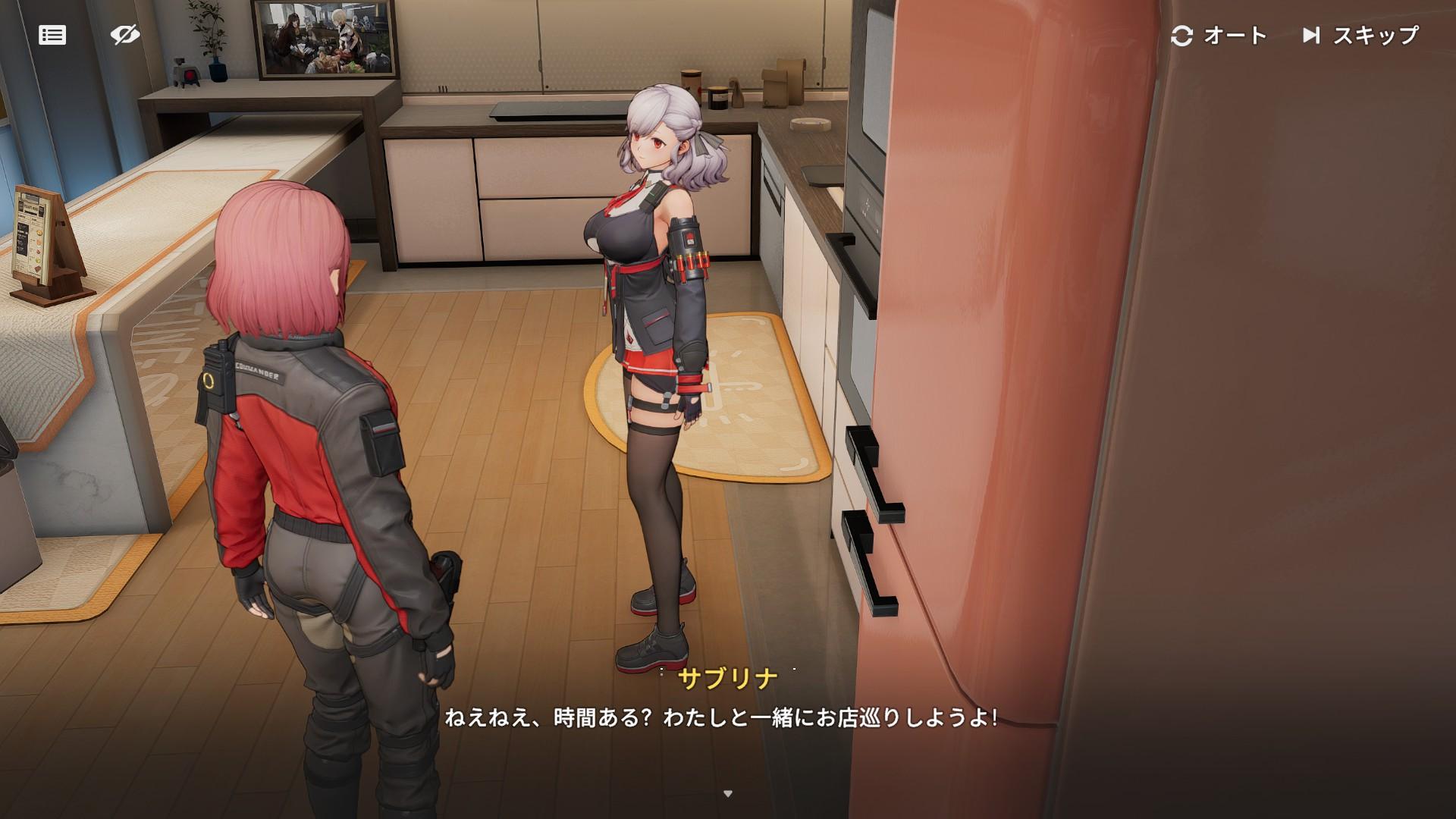This screenshot has height=819, width=1456.
Task: Click the skip-forward triangle icon beside スキップ
Action: coord(1312,35)
